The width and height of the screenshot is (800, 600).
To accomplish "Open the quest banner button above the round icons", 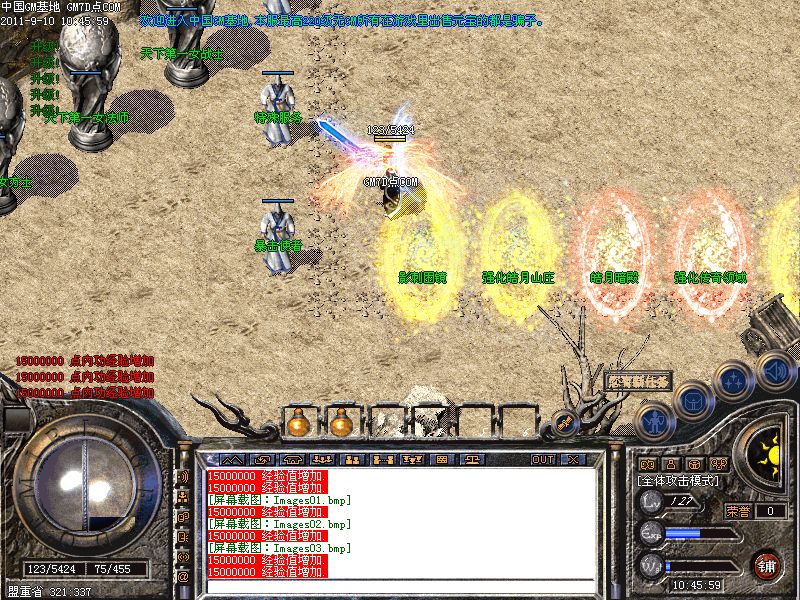I will [637, 381].
